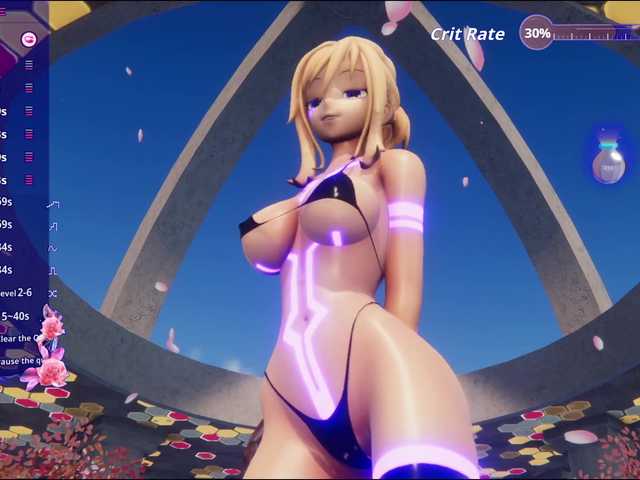Click the pink round button atop the side panel
The image size is (640, 480).
29,39
